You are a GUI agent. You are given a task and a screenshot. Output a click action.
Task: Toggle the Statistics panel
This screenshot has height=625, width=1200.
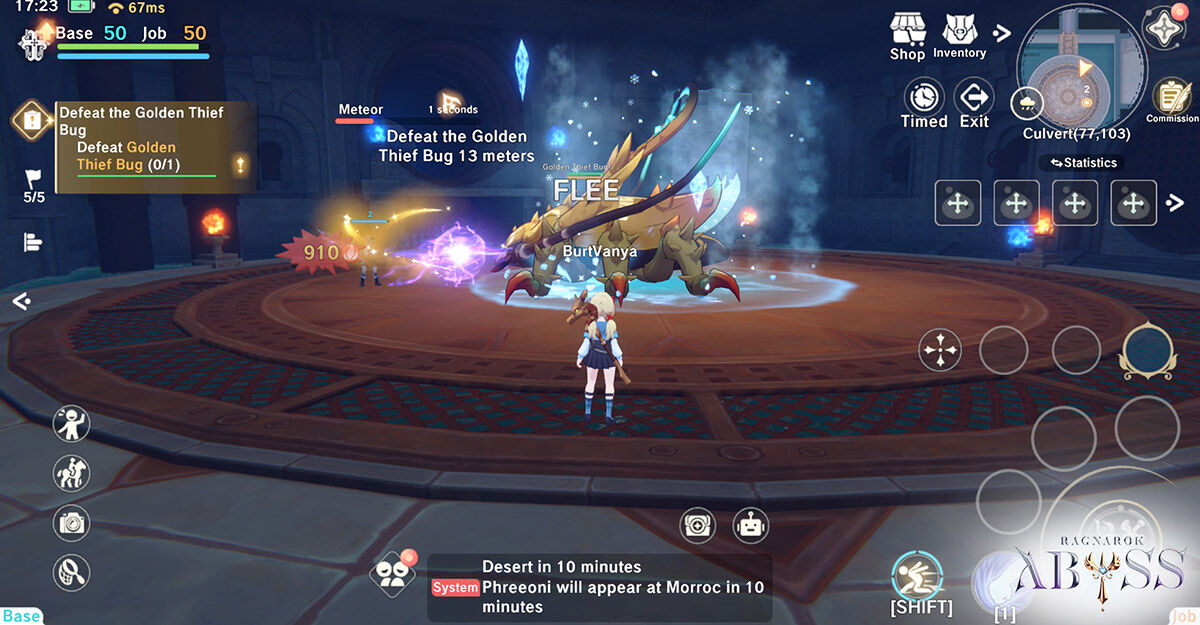click(1084, 162)
